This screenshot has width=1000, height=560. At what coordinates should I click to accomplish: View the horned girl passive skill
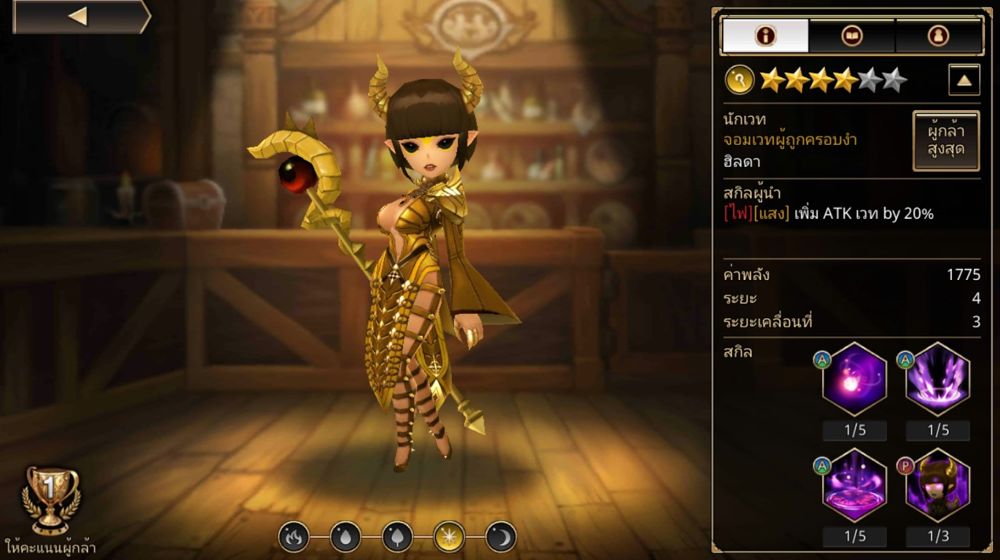(937, 485)
